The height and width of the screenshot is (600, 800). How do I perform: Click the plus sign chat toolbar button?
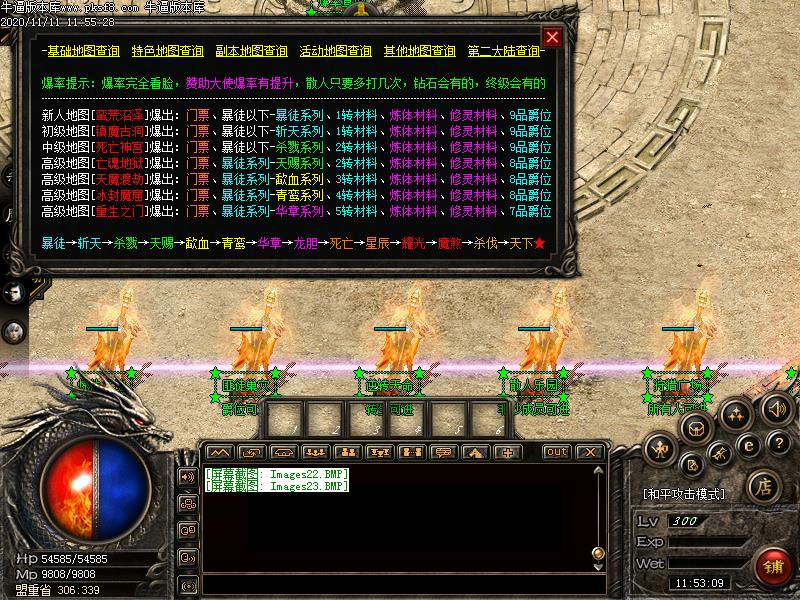(x=507, y=452)
